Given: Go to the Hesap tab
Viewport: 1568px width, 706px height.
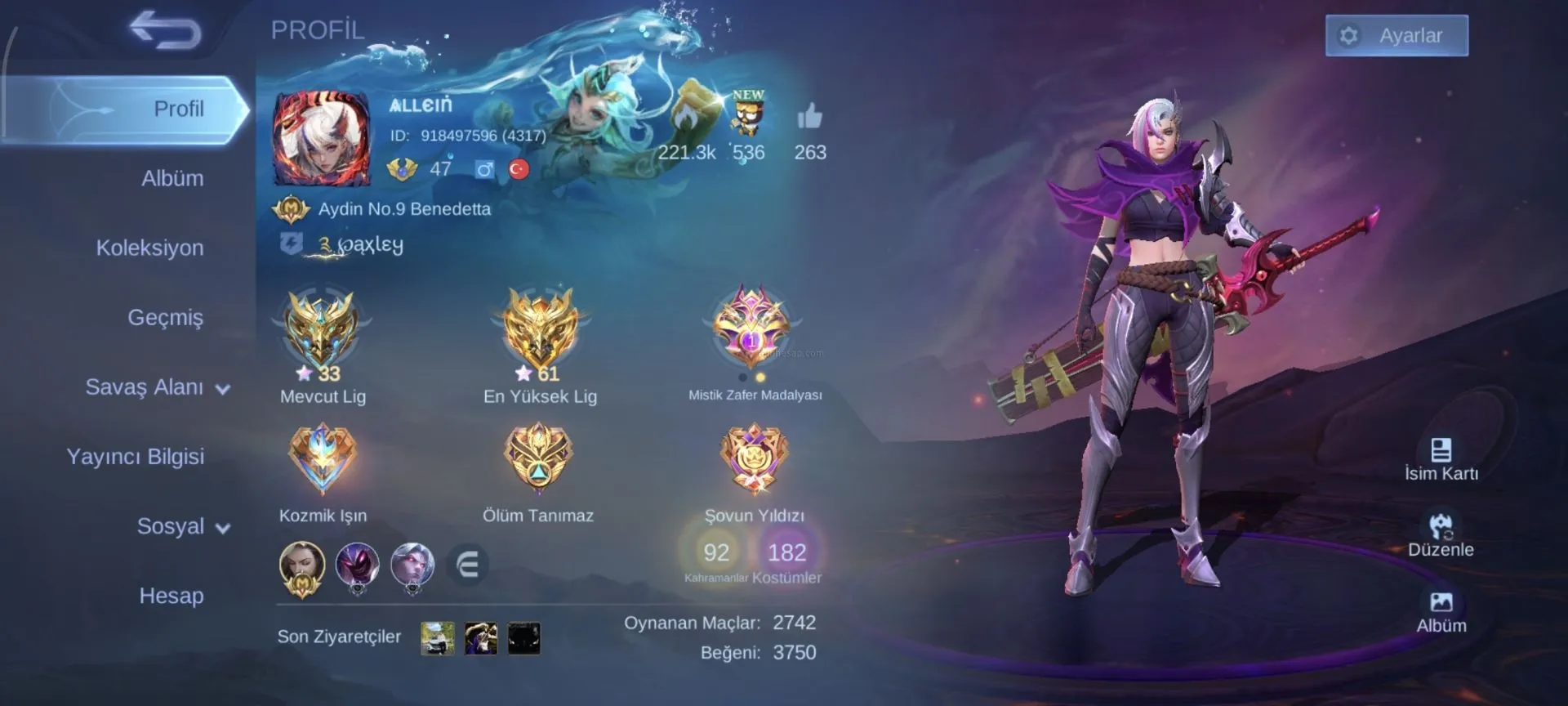Looking at the screenshot, I should click(171, 596).
